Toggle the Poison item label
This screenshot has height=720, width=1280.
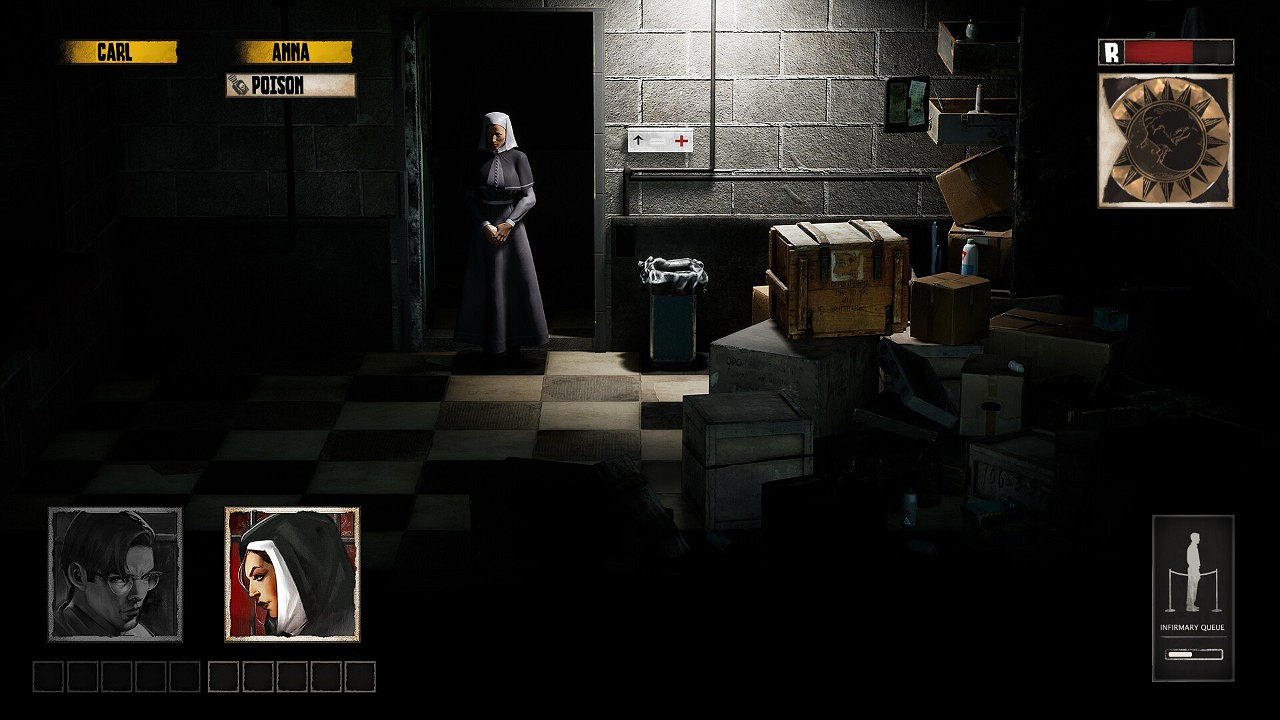290,86
